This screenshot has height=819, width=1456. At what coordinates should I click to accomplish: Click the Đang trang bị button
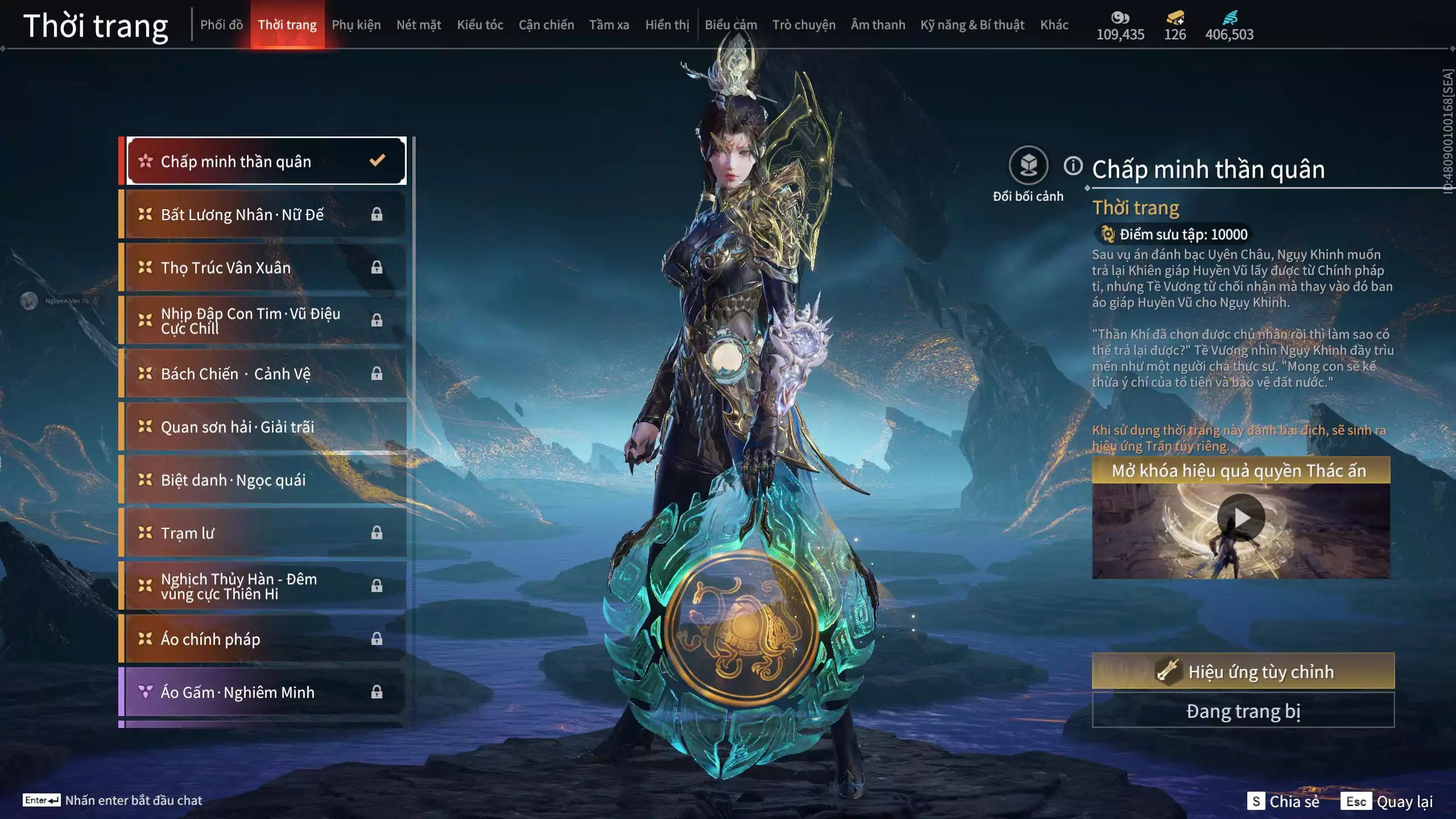1243,711
